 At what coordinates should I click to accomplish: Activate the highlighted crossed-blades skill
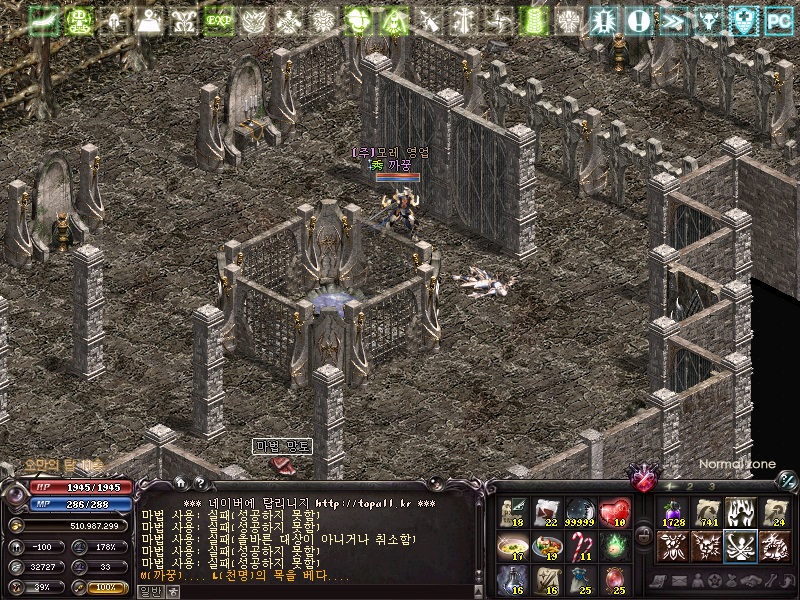(740, 546)
